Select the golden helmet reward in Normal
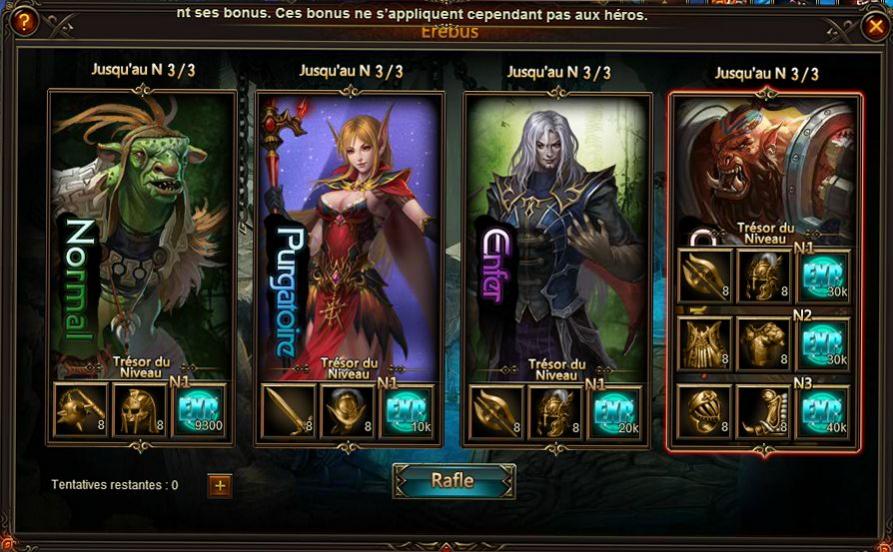Viewport: 893px width, 552px height. [140, 410]
